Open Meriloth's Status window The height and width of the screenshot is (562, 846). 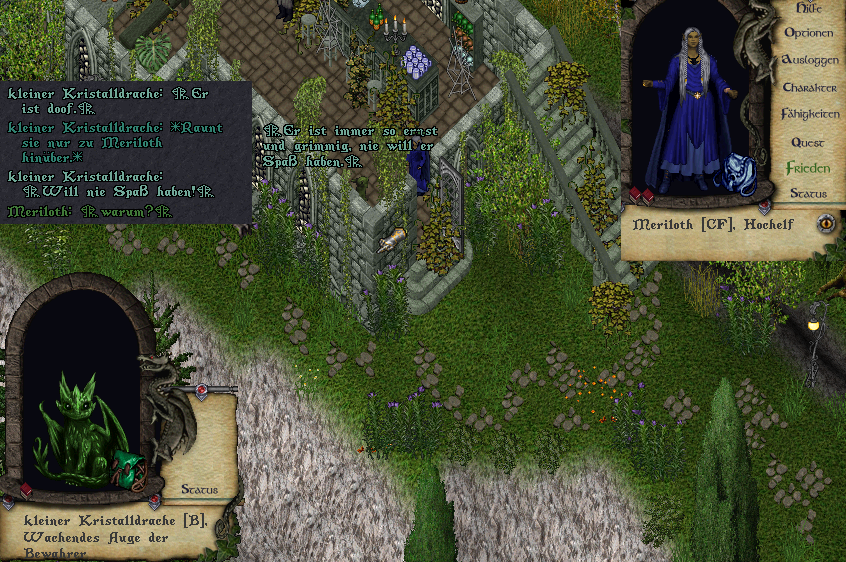click(808, 193)
